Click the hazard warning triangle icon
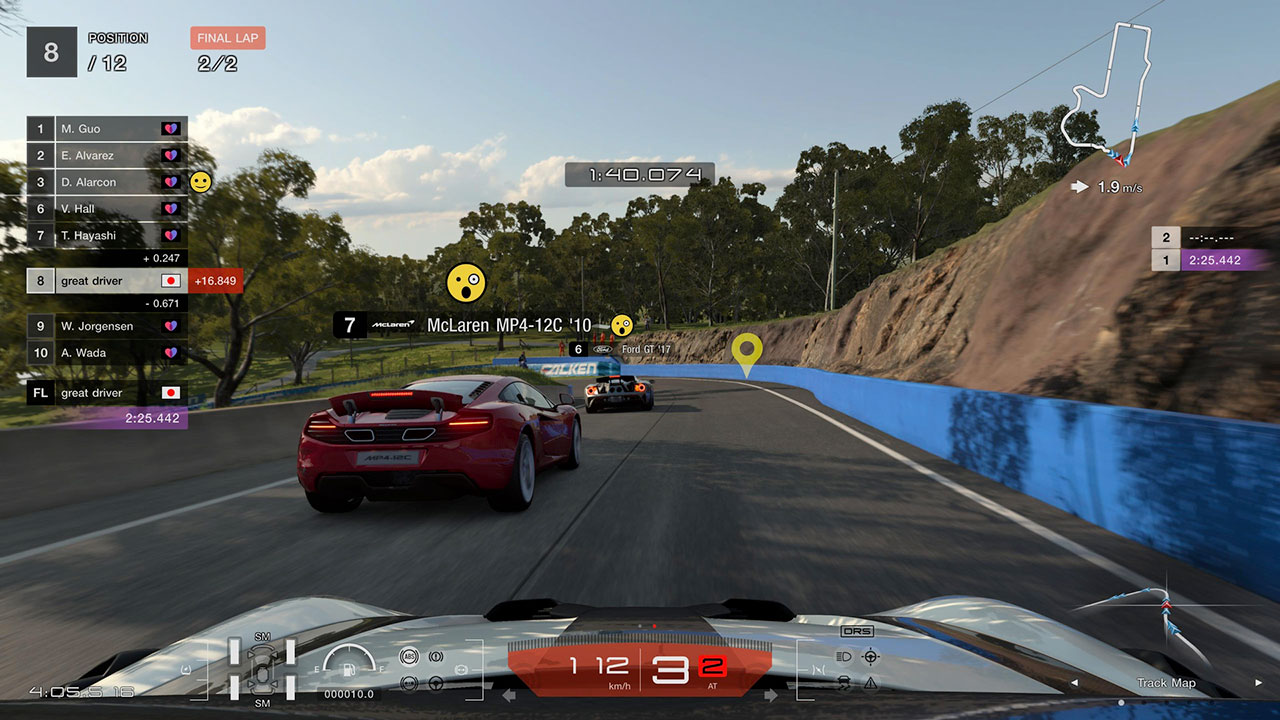 click(871, 683)
